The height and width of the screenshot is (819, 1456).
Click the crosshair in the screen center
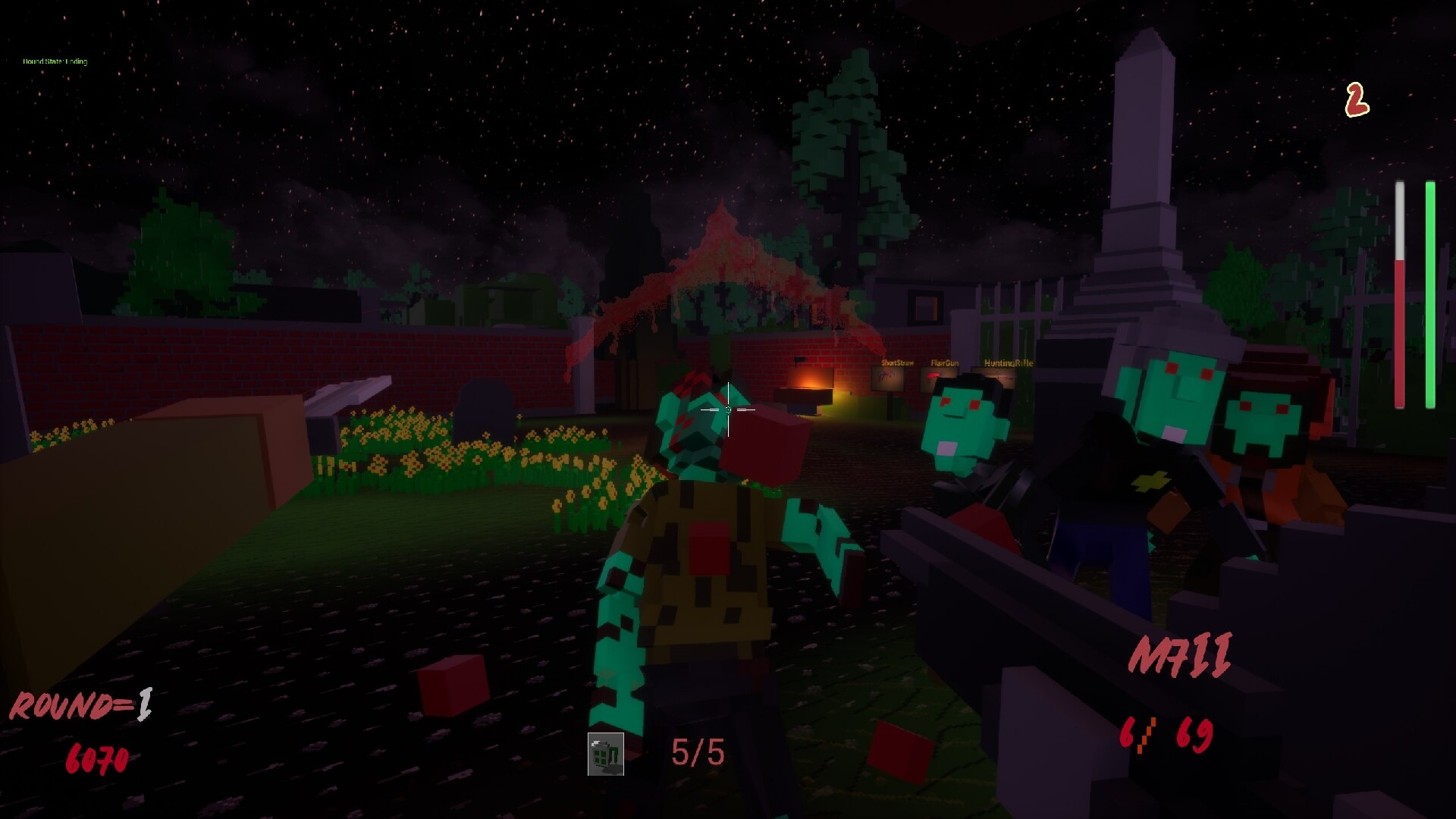click(x=728, y=409)
